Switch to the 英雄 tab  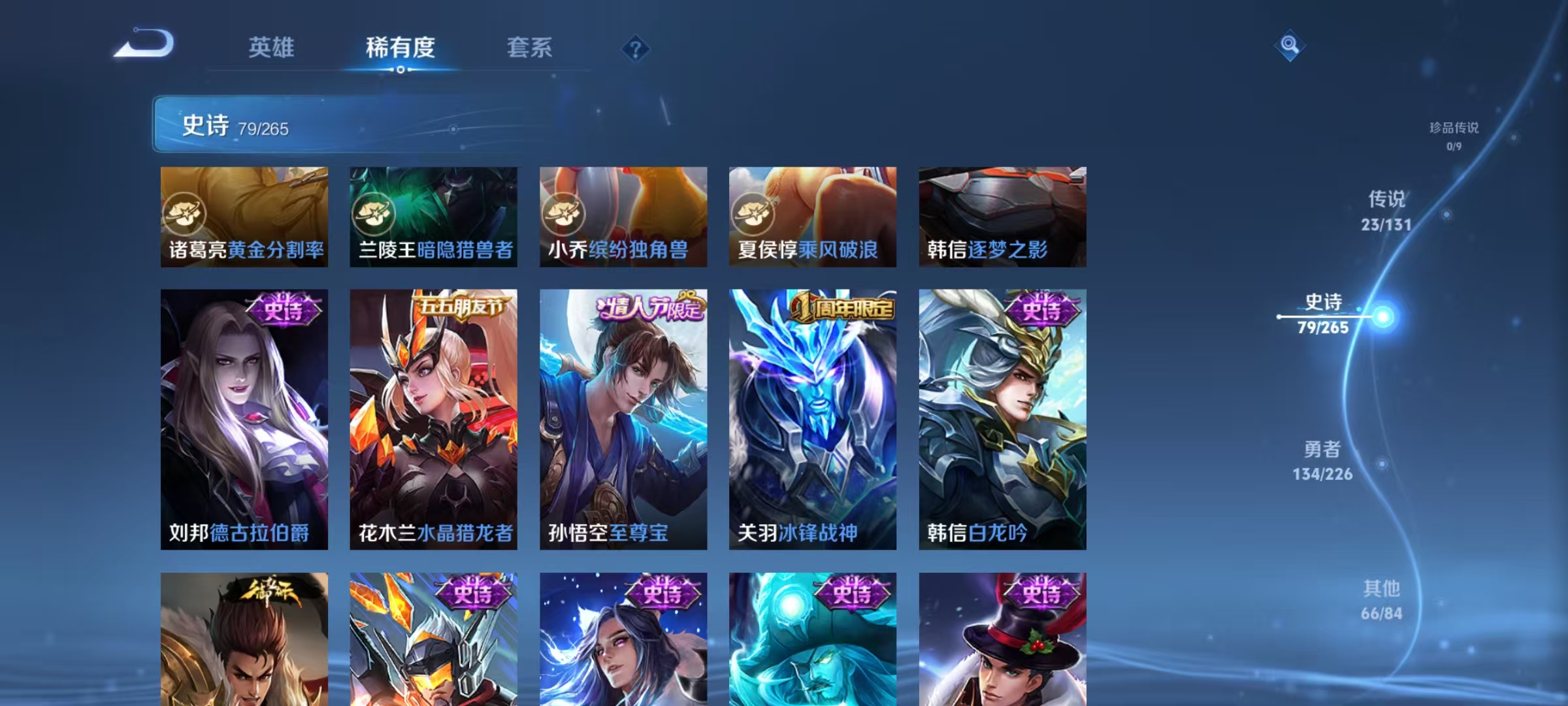pyautogui.click(x=272, y=48)
